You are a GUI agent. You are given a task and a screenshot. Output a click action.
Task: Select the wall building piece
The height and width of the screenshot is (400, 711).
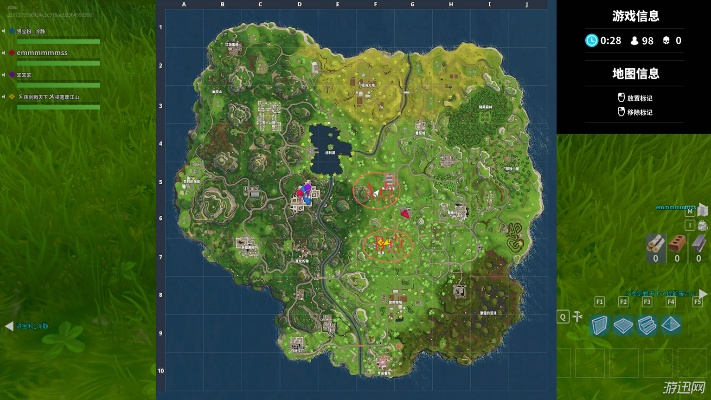click(600, 324)
